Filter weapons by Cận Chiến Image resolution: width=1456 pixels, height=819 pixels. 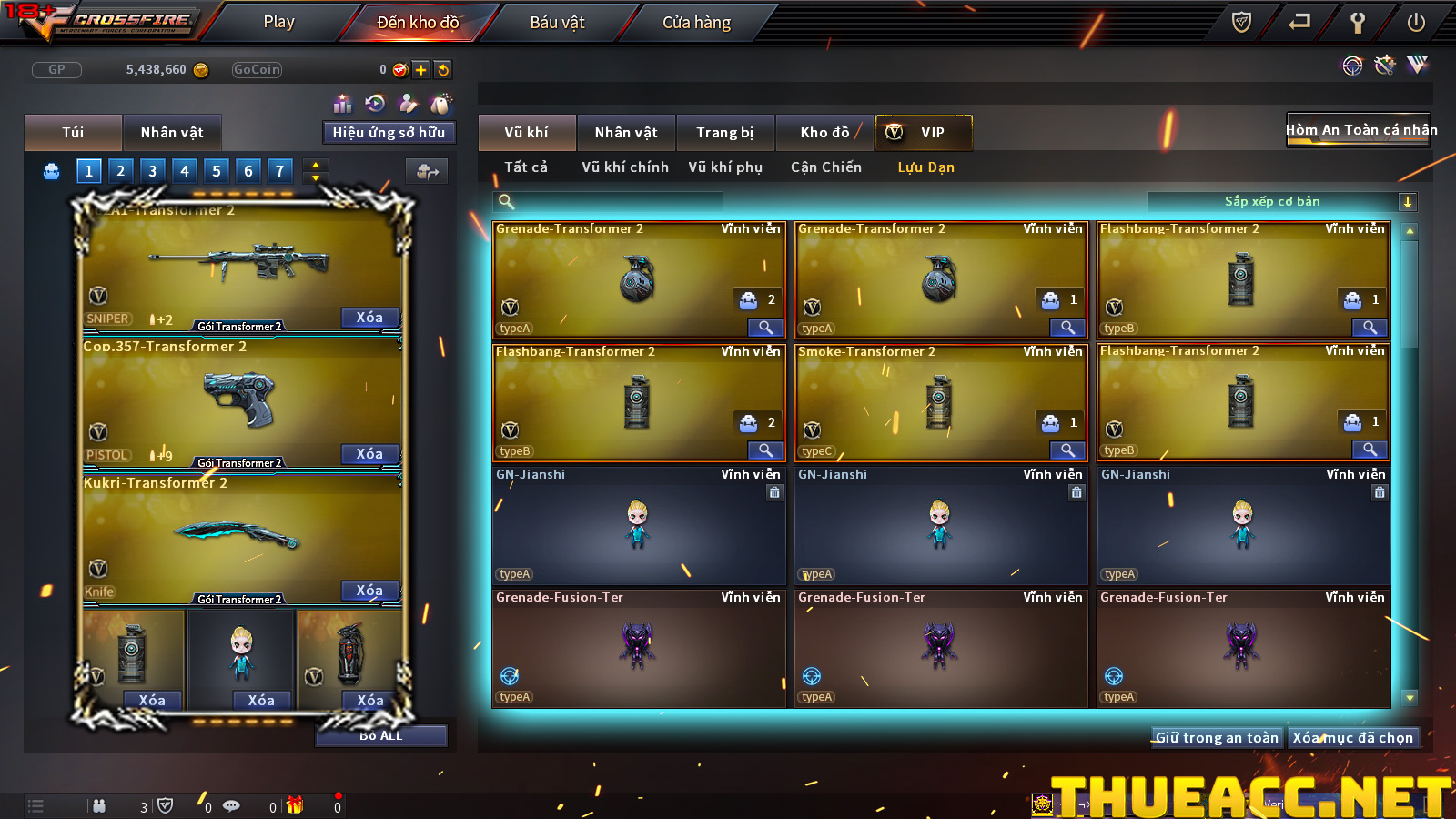click(825, 167)
